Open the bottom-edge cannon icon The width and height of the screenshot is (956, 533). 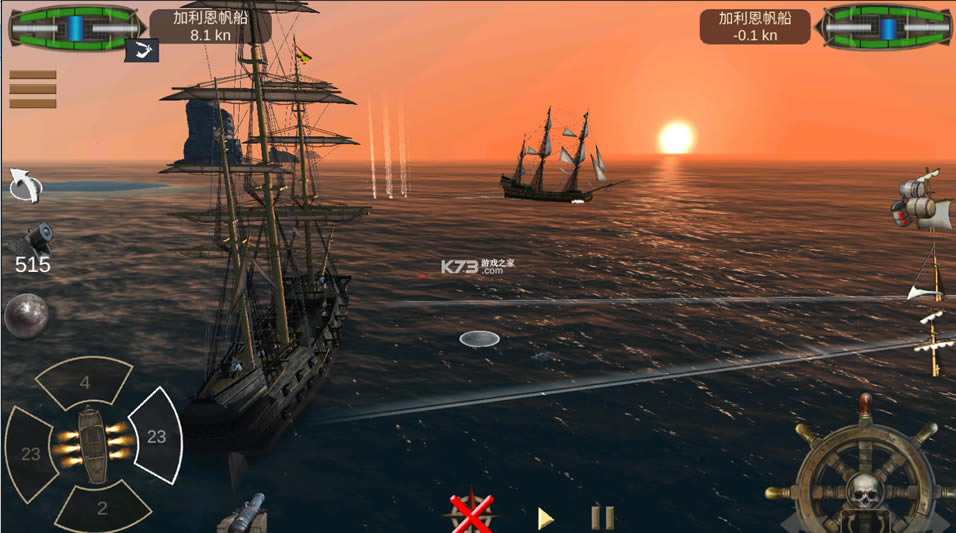tap(242, 514)
